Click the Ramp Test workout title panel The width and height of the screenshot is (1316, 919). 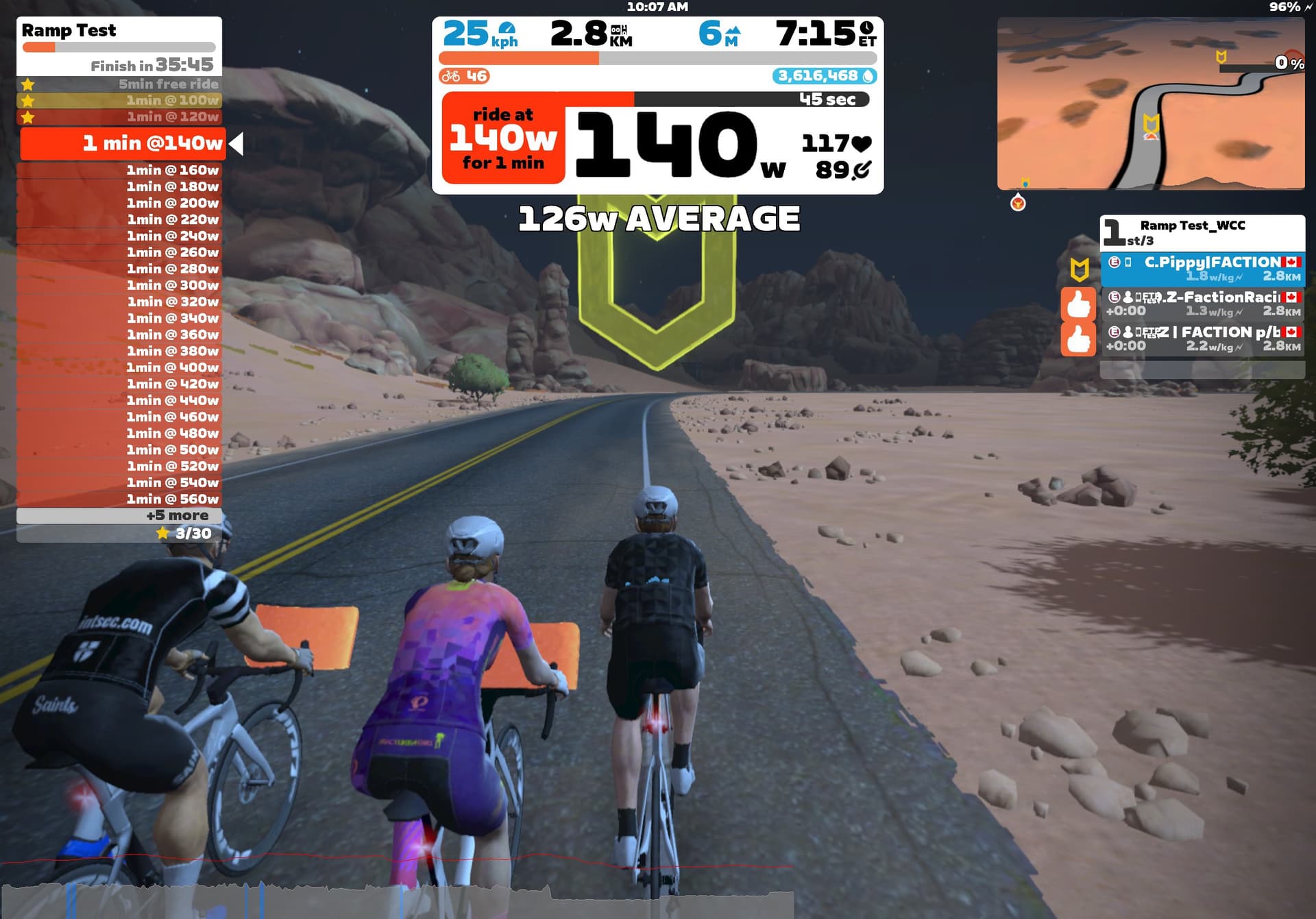point(119,45)
